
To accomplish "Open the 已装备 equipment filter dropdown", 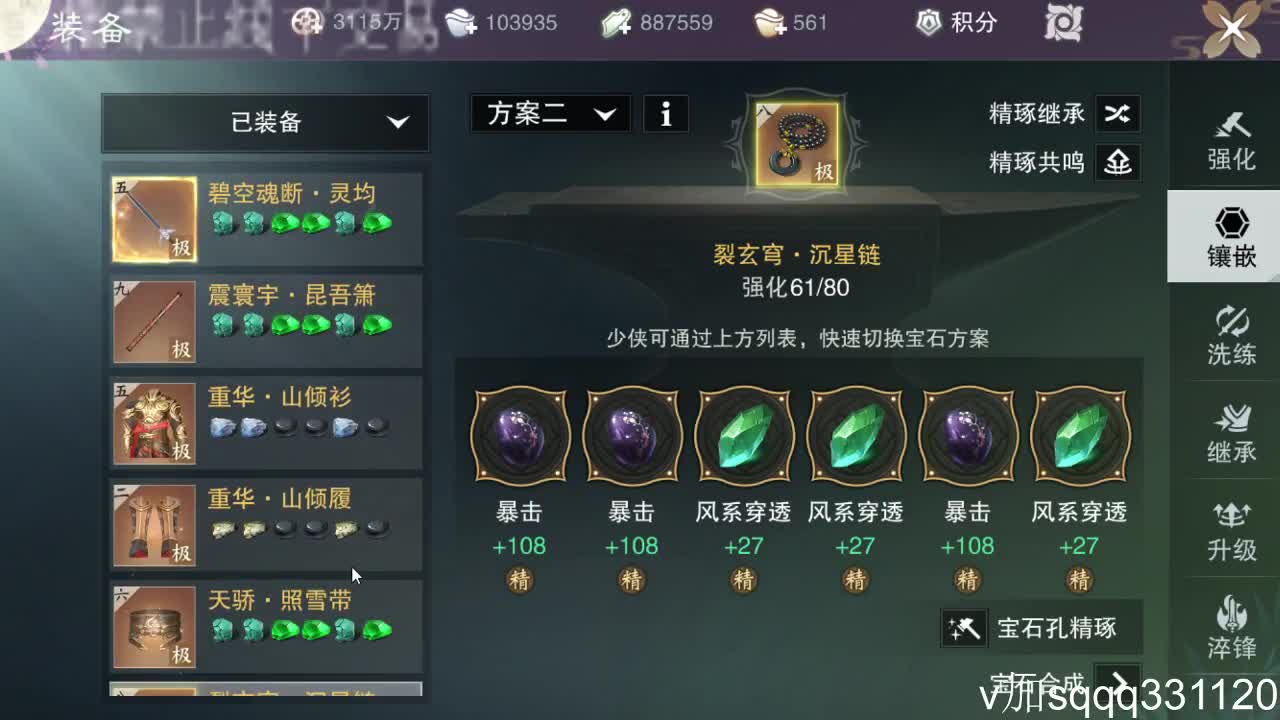I will (x=264, y=122).
